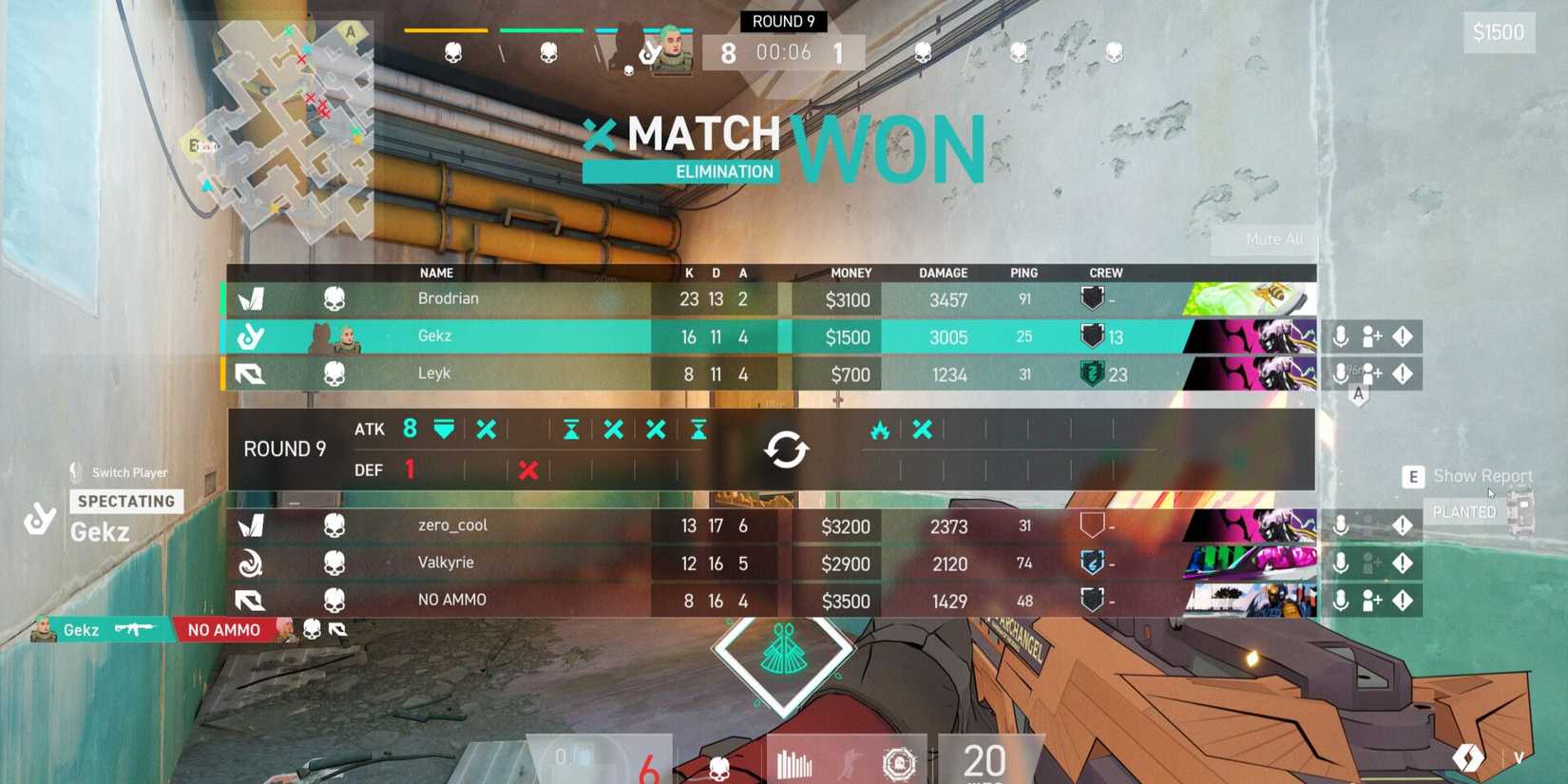
Task: Open the minimap in the top left corner
Action: (285, 124)
